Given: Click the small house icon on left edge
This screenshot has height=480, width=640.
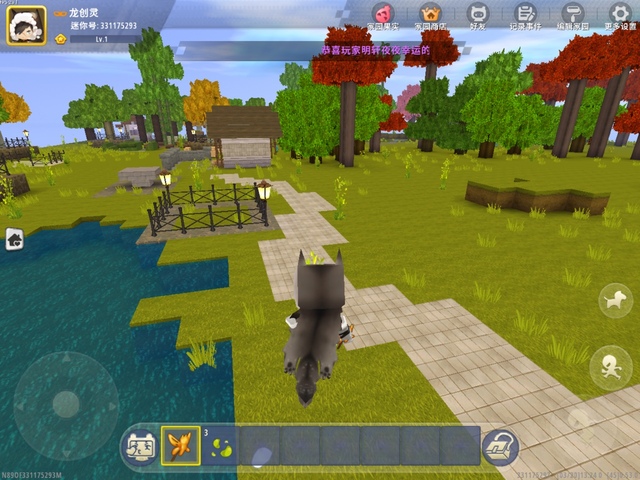Looking at the screenshot, I should pos(14,238).
